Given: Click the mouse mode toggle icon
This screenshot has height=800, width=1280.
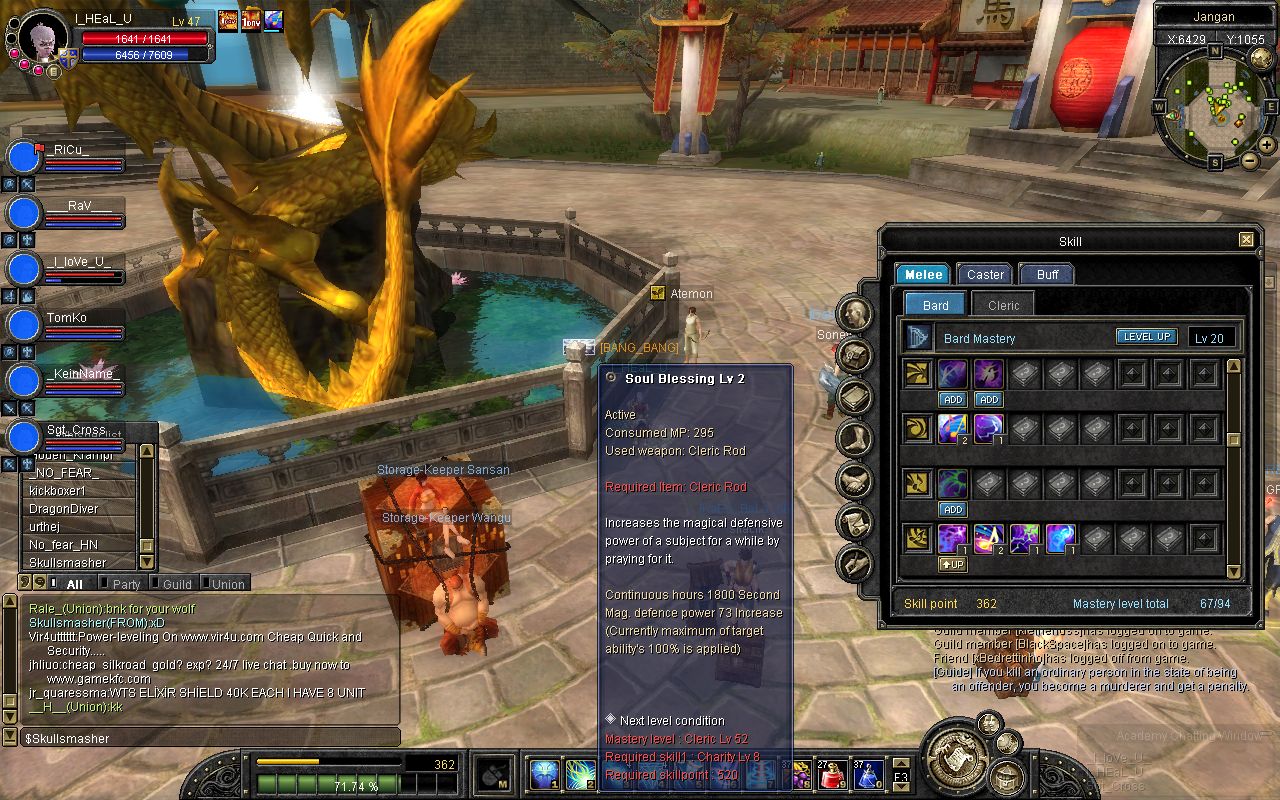Looking at the screenshot, I should pos(495,775).
